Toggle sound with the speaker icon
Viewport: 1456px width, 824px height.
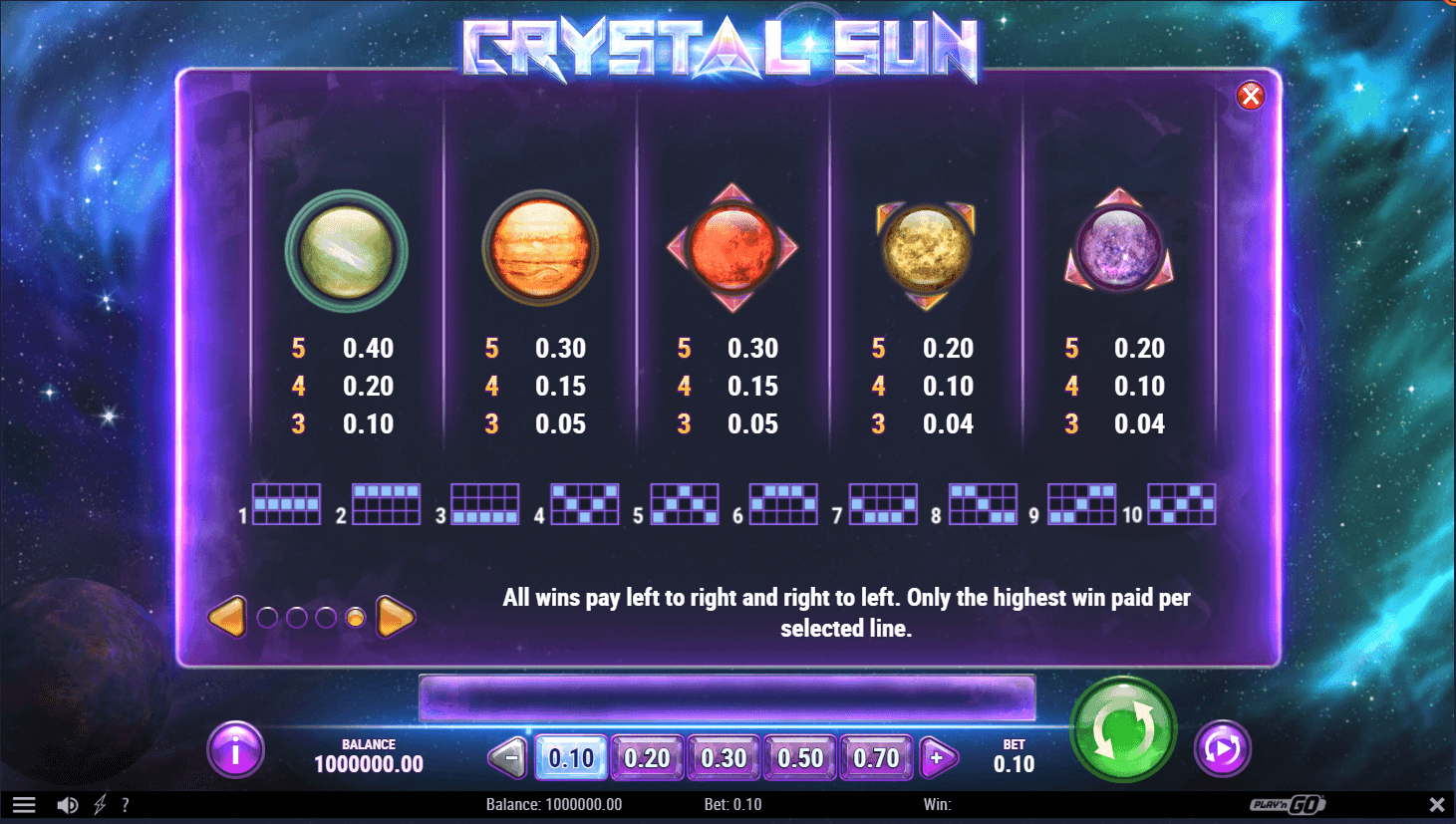coord(68,805)
